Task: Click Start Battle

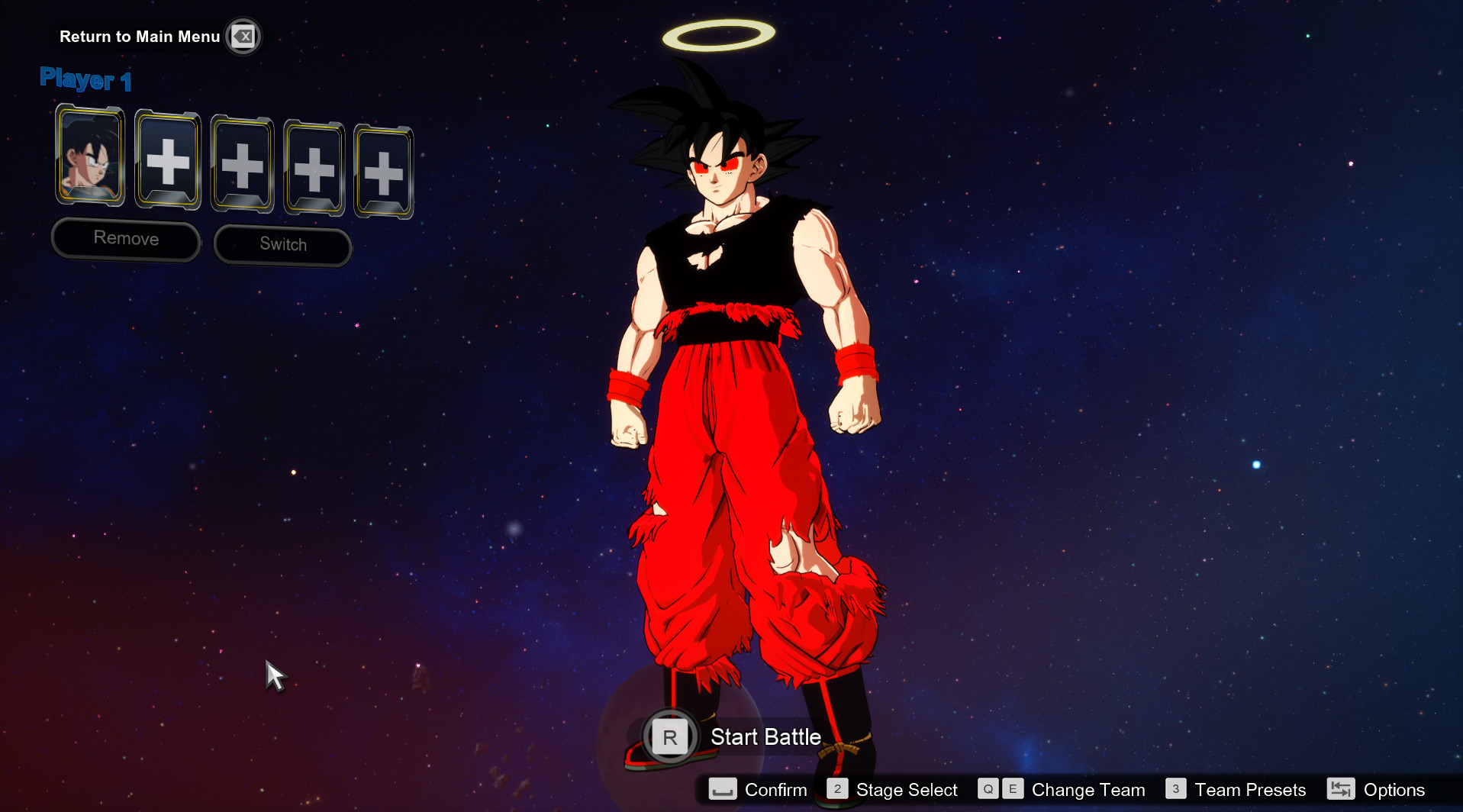Action: [x=765, y=736]
